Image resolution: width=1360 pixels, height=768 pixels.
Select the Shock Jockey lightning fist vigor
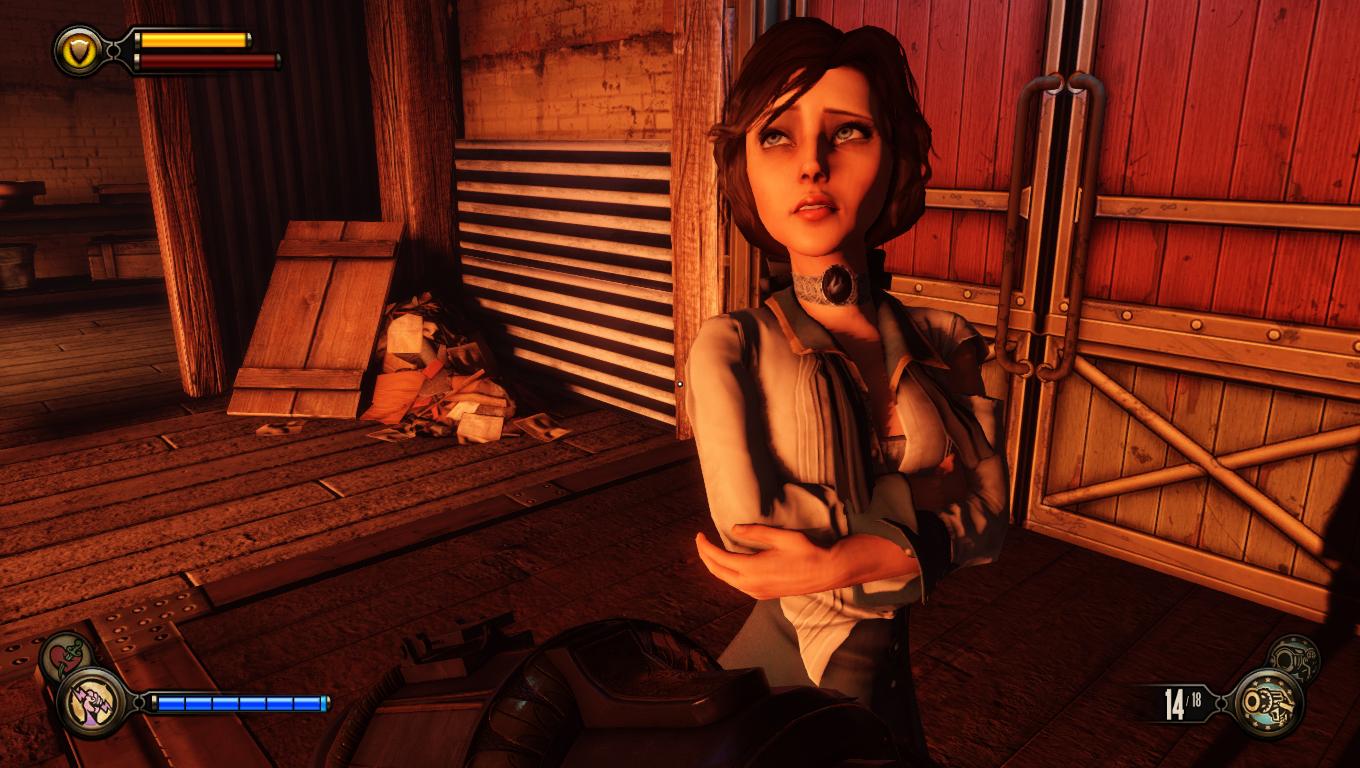pos(90,702)
